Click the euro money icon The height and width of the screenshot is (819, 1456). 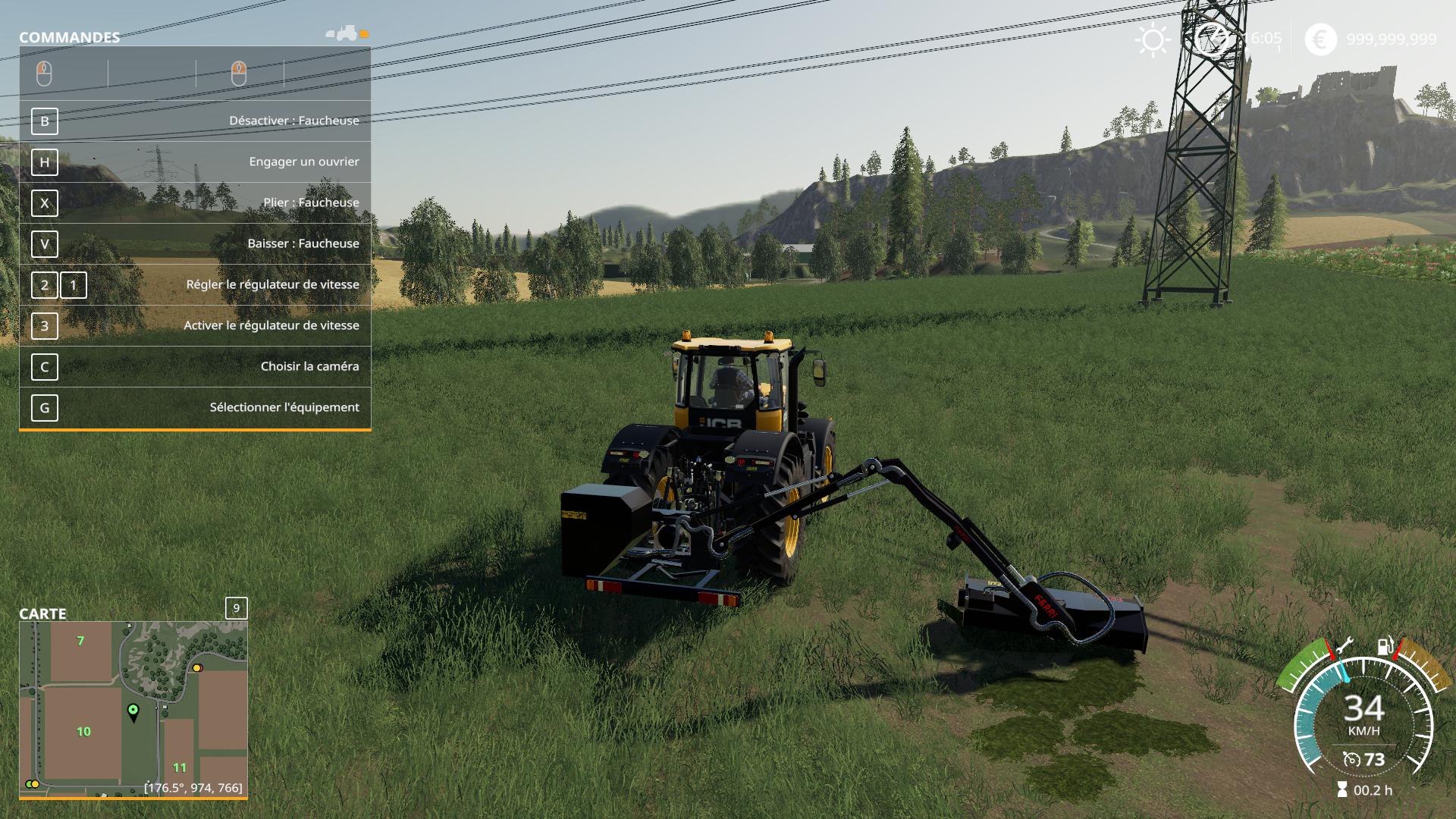1320,39
